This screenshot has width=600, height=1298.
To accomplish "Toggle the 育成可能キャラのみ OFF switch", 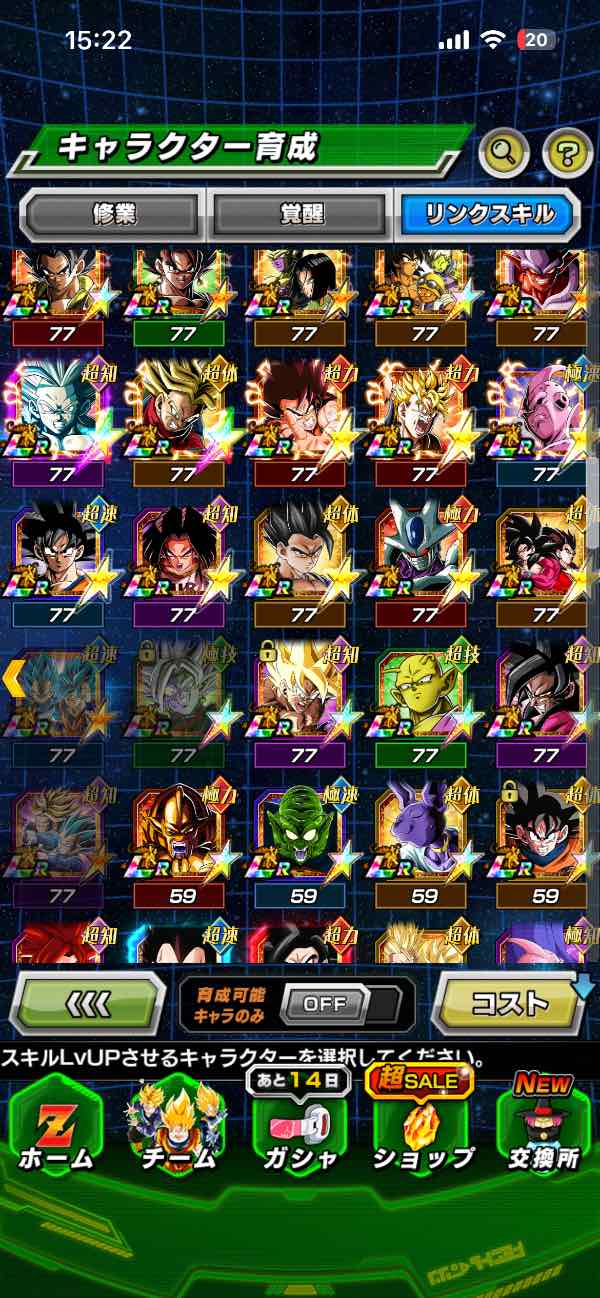I will coord(324,1003).
